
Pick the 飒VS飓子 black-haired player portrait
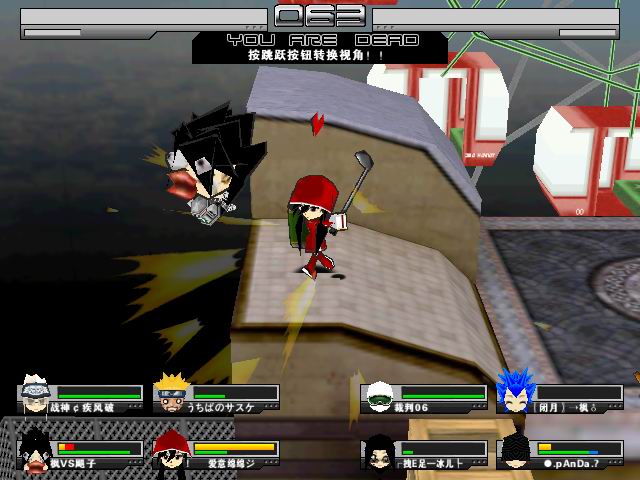[35, 450]
